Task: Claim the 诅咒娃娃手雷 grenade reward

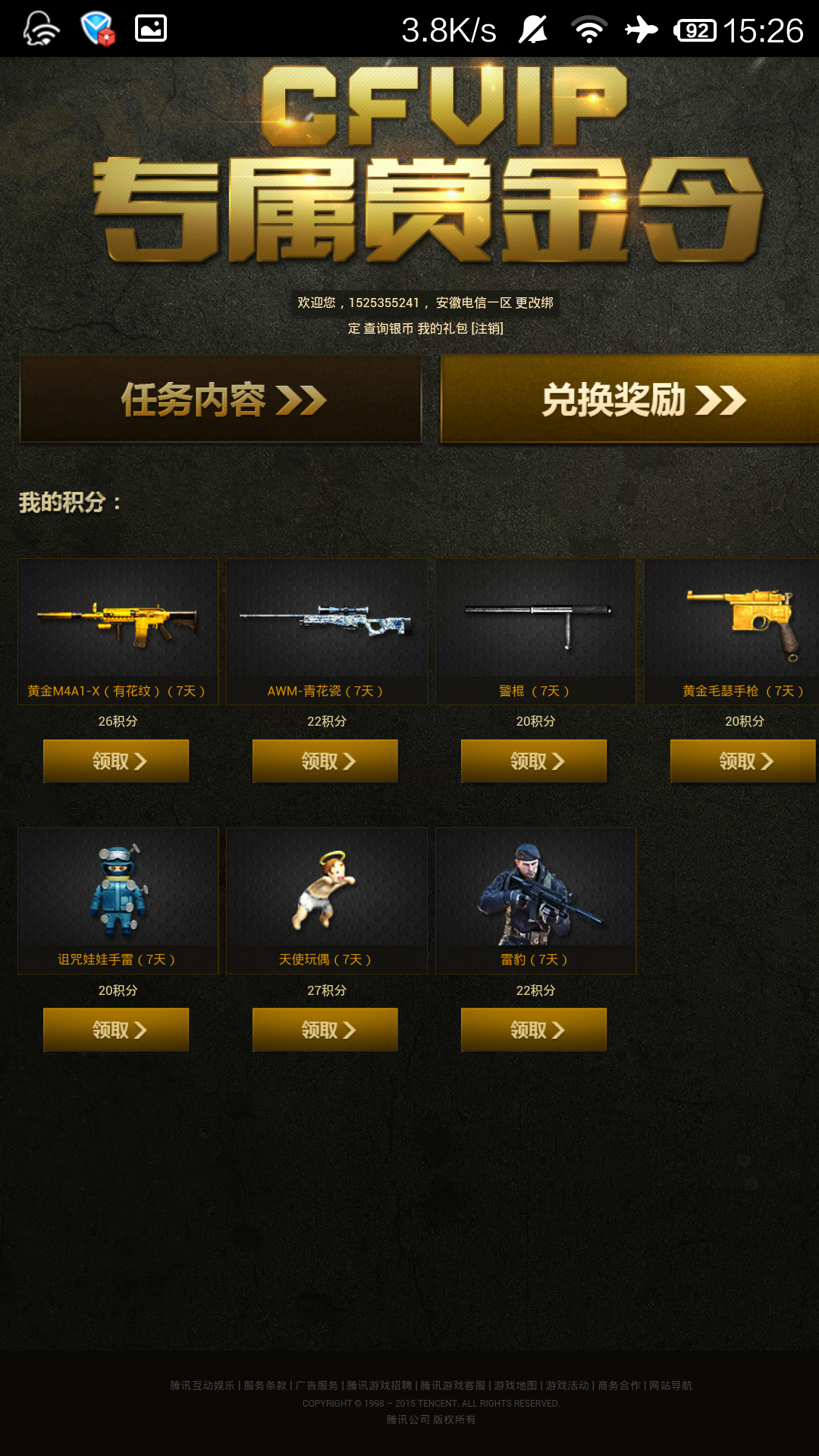Action: pyautogui.click(x=116, y=1030)
